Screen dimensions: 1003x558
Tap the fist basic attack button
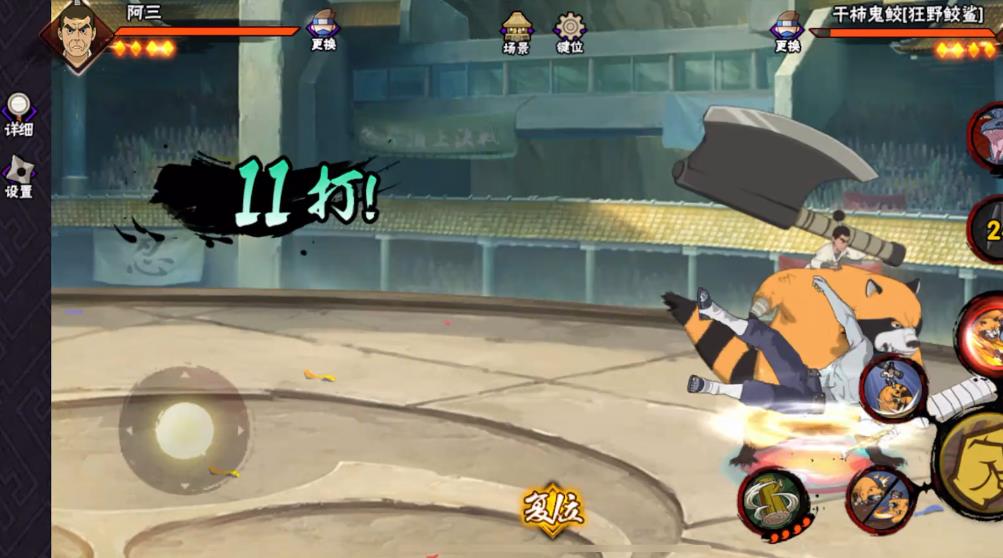(x=977, y=462)
